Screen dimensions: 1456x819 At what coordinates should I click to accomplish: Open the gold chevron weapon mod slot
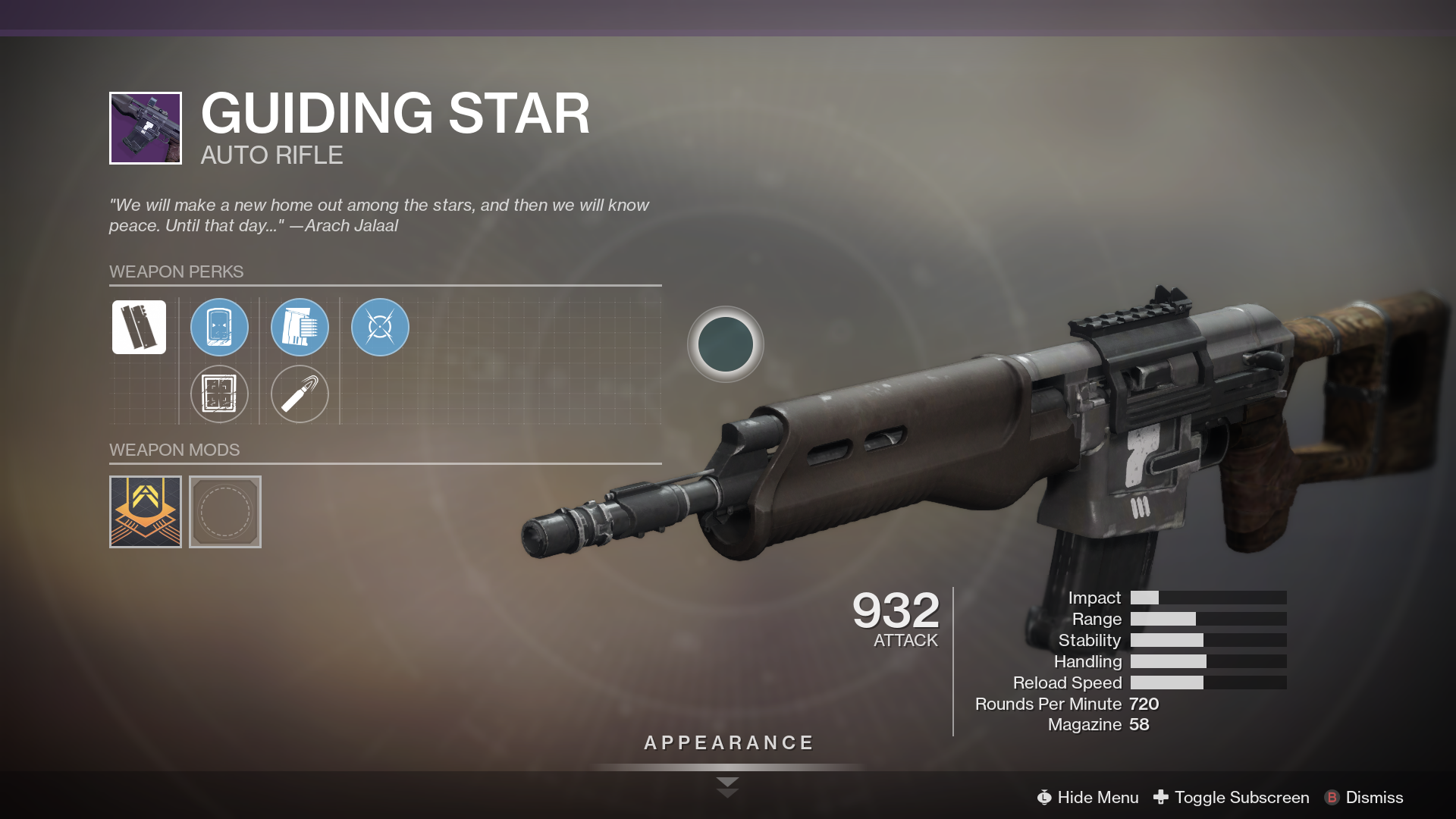146,512
